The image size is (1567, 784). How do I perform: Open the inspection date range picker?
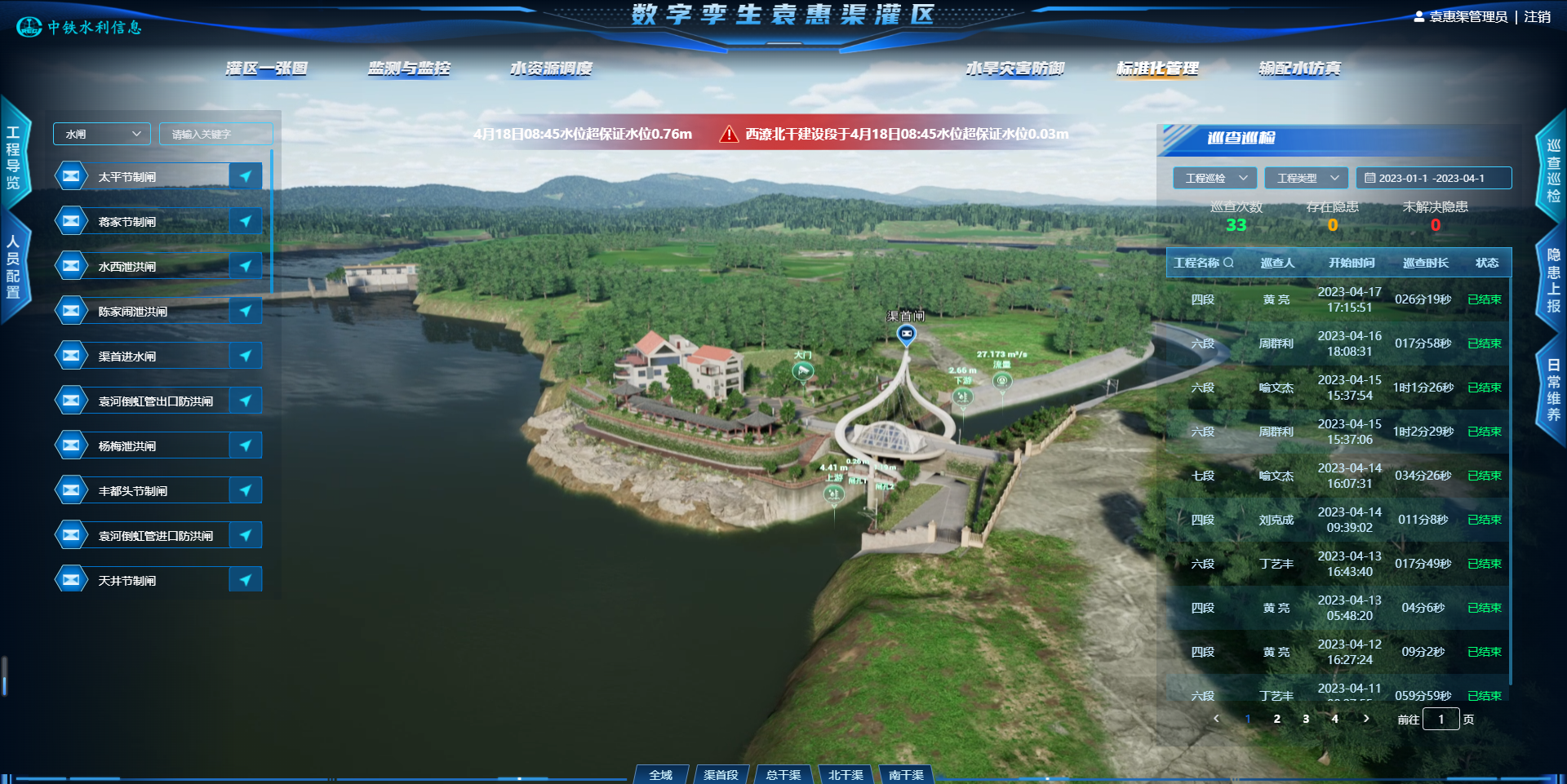[x=1432, y=178]
